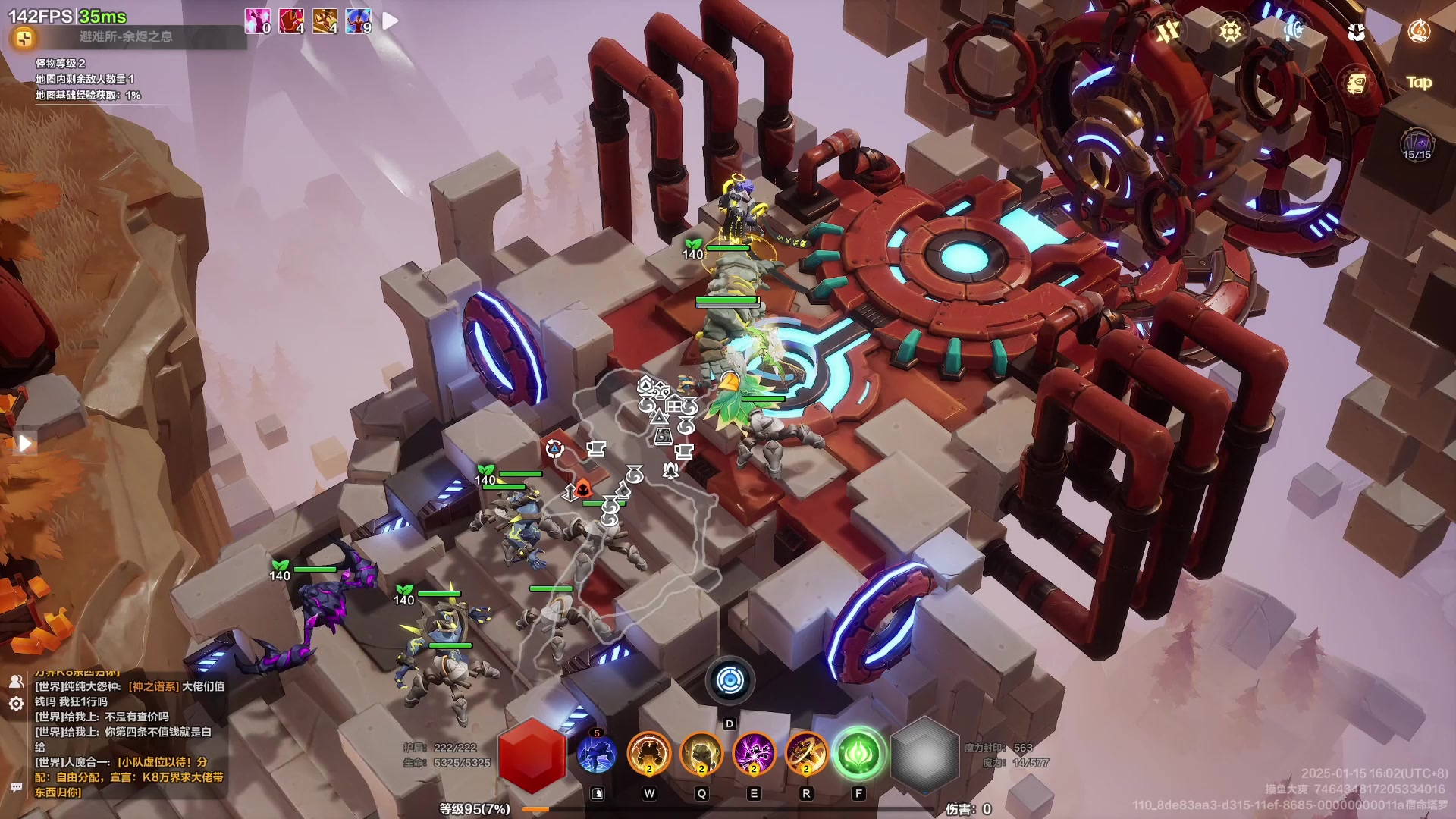
Task: Open the codex book gear icon
Action: point(1356,83)
